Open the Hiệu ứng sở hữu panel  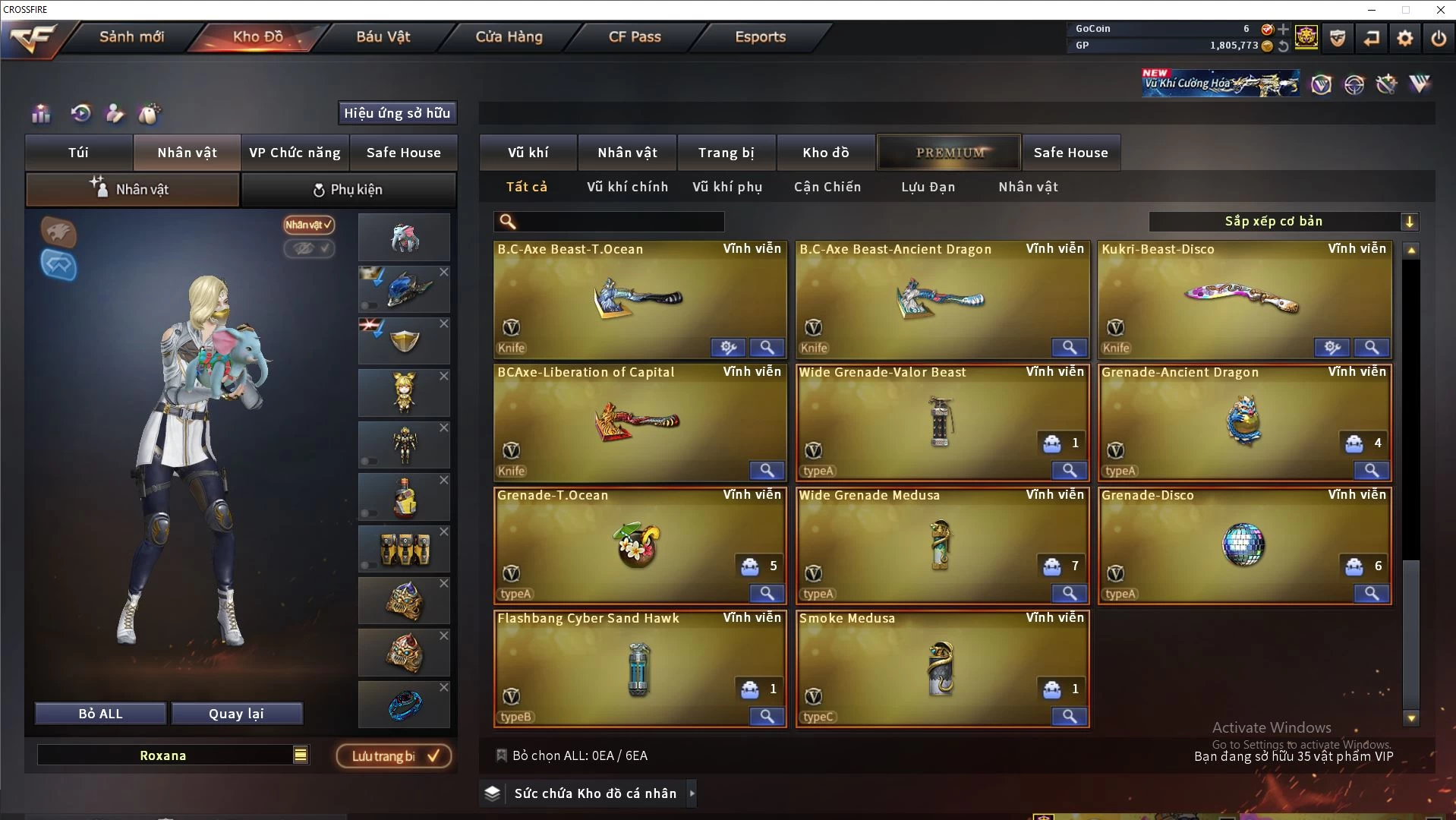[x=397, y=113]
